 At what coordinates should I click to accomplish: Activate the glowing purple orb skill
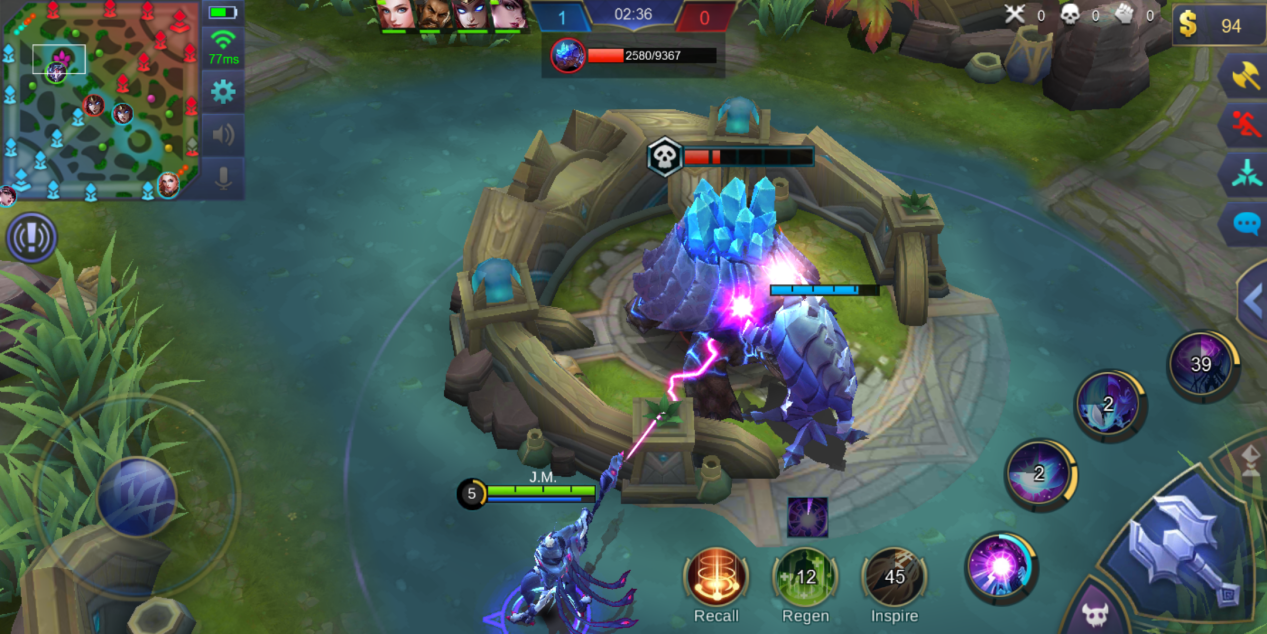coord(1001,568)
